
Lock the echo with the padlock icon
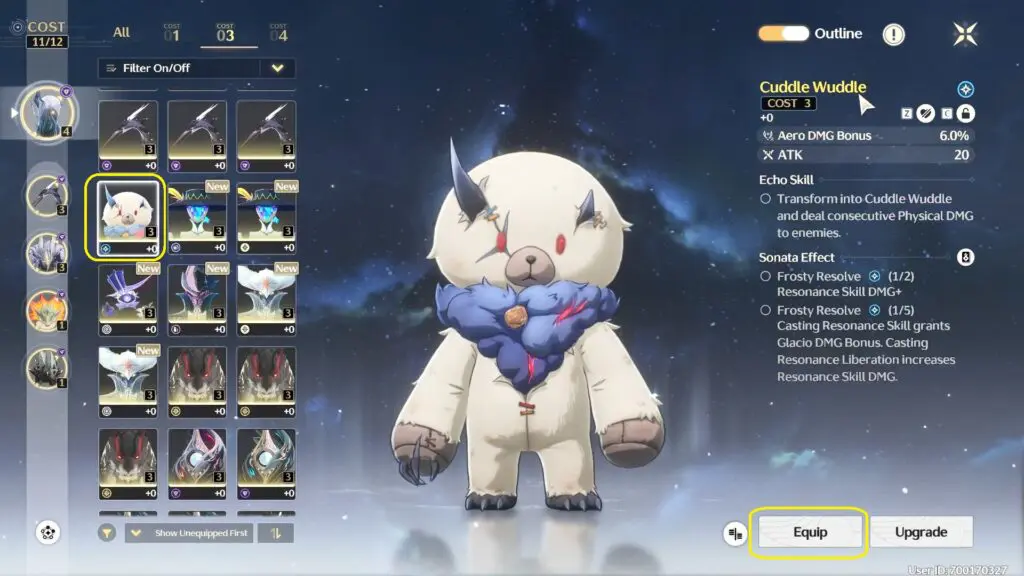tap(965, 114)
